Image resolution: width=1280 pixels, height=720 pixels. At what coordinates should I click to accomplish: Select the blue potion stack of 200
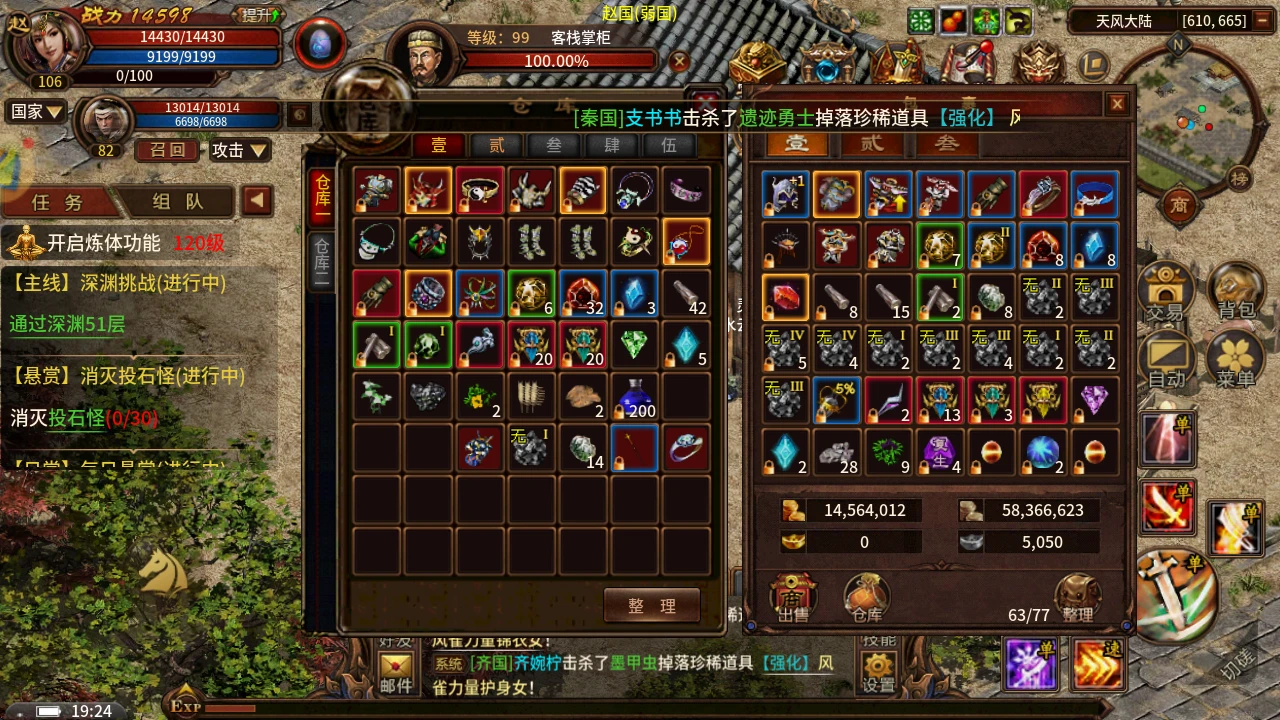[x=635, y=397]
